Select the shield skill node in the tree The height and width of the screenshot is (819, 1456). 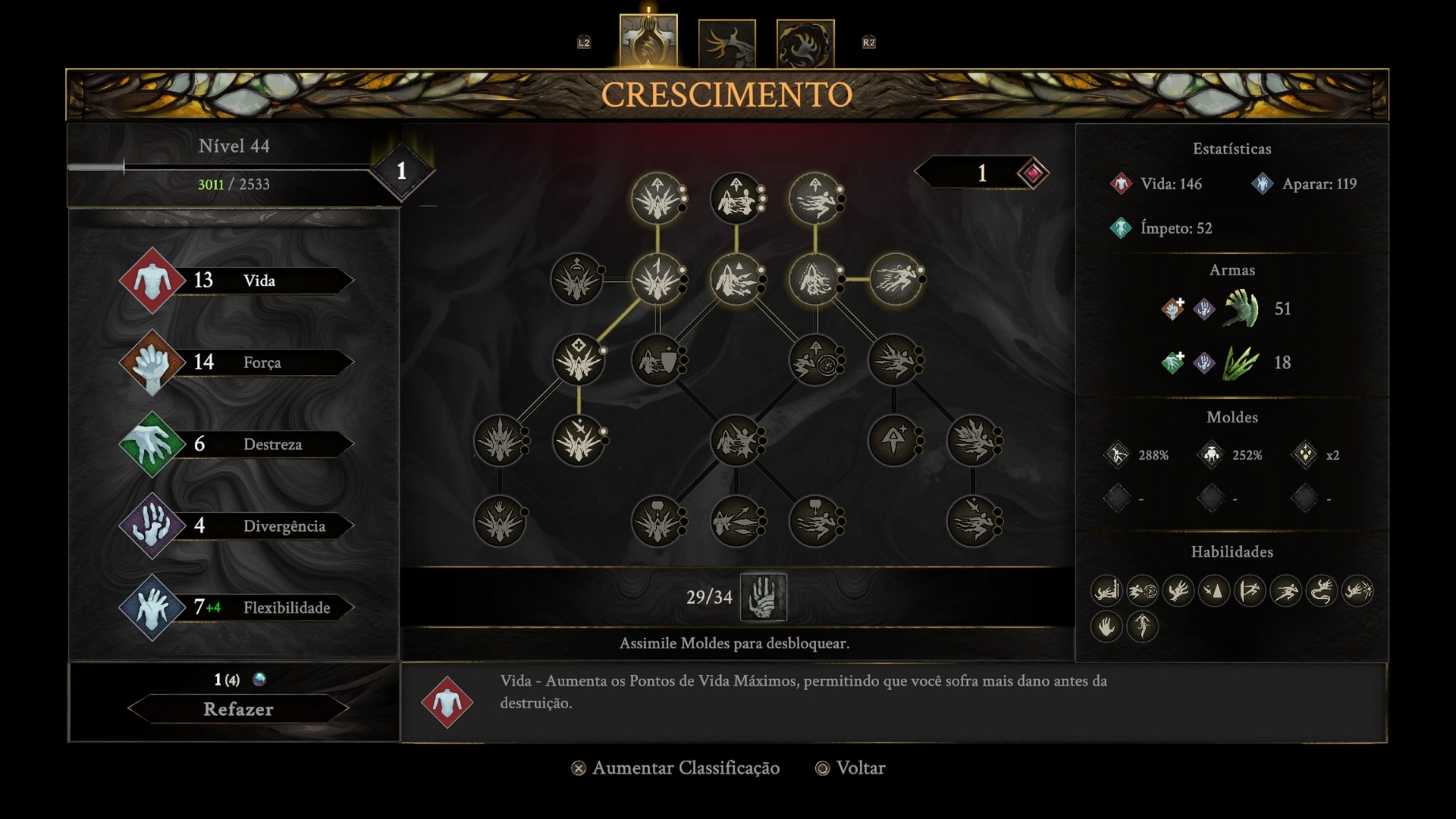(x=657, y=360)
